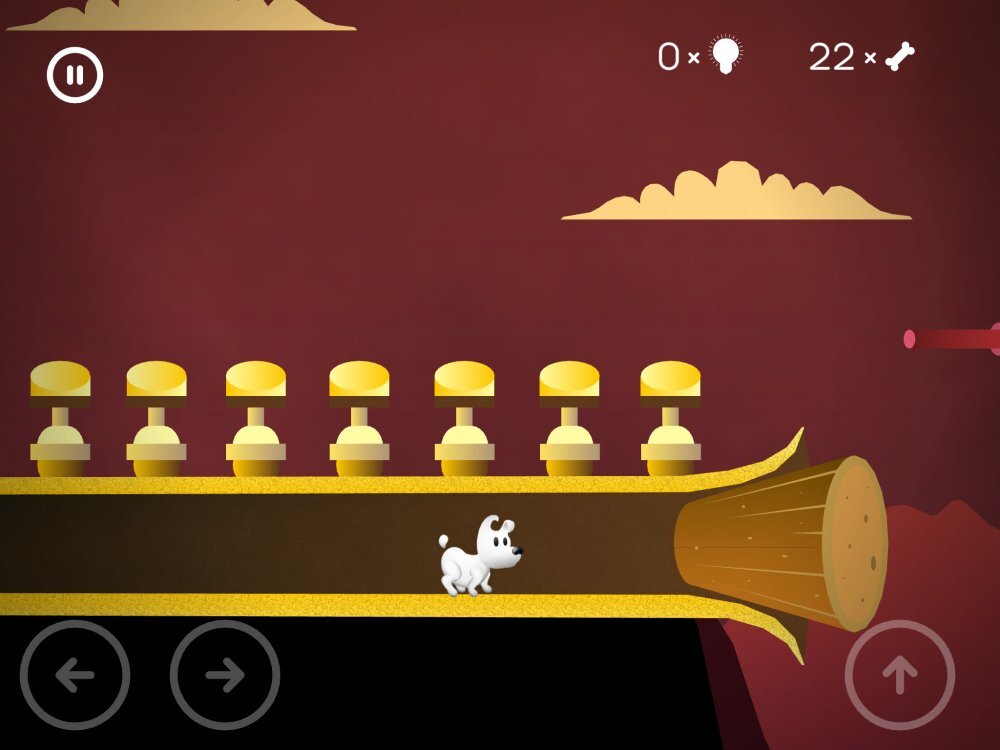The width and height of the screenshot is (1000, 750).
Task: Tap the right arrow move button
Action: click(x=225, y=675)
